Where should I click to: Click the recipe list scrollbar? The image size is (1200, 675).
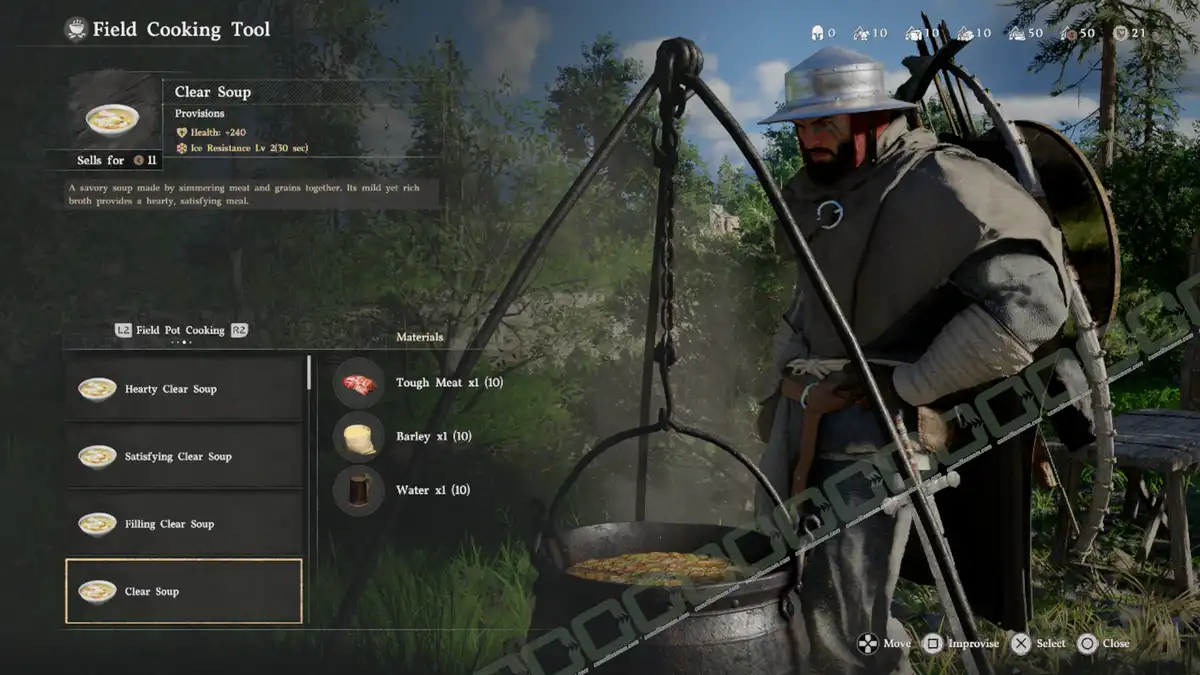click(309, 373)
